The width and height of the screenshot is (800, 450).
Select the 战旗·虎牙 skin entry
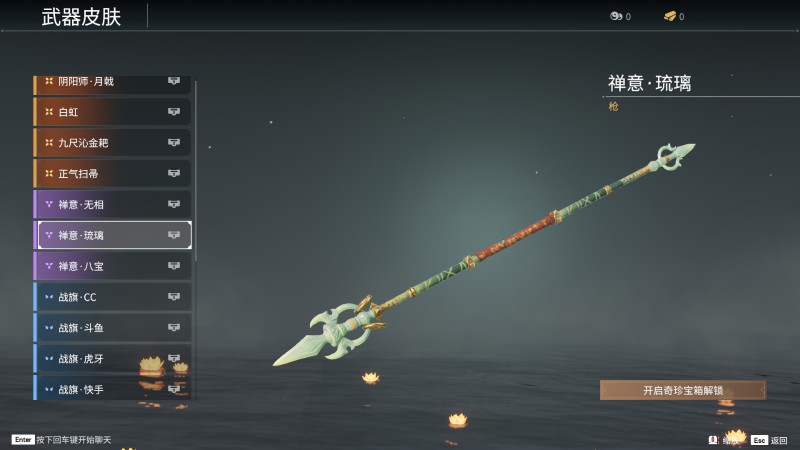point(112,358)
